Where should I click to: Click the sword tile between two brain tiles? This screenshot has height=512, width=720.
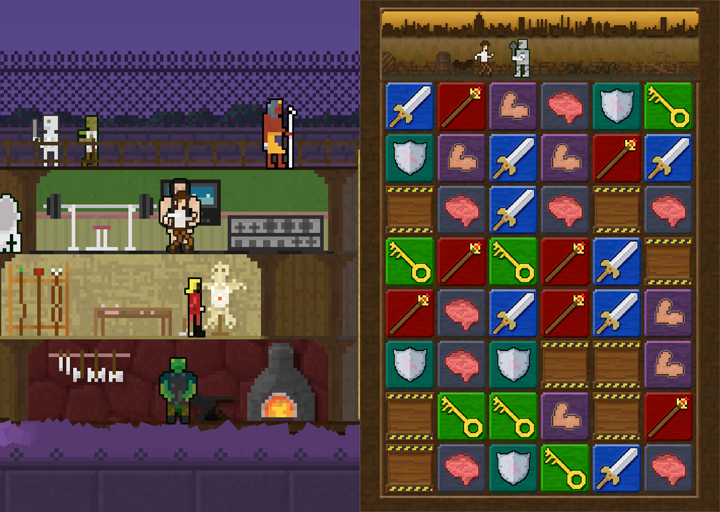pos(513,209)
